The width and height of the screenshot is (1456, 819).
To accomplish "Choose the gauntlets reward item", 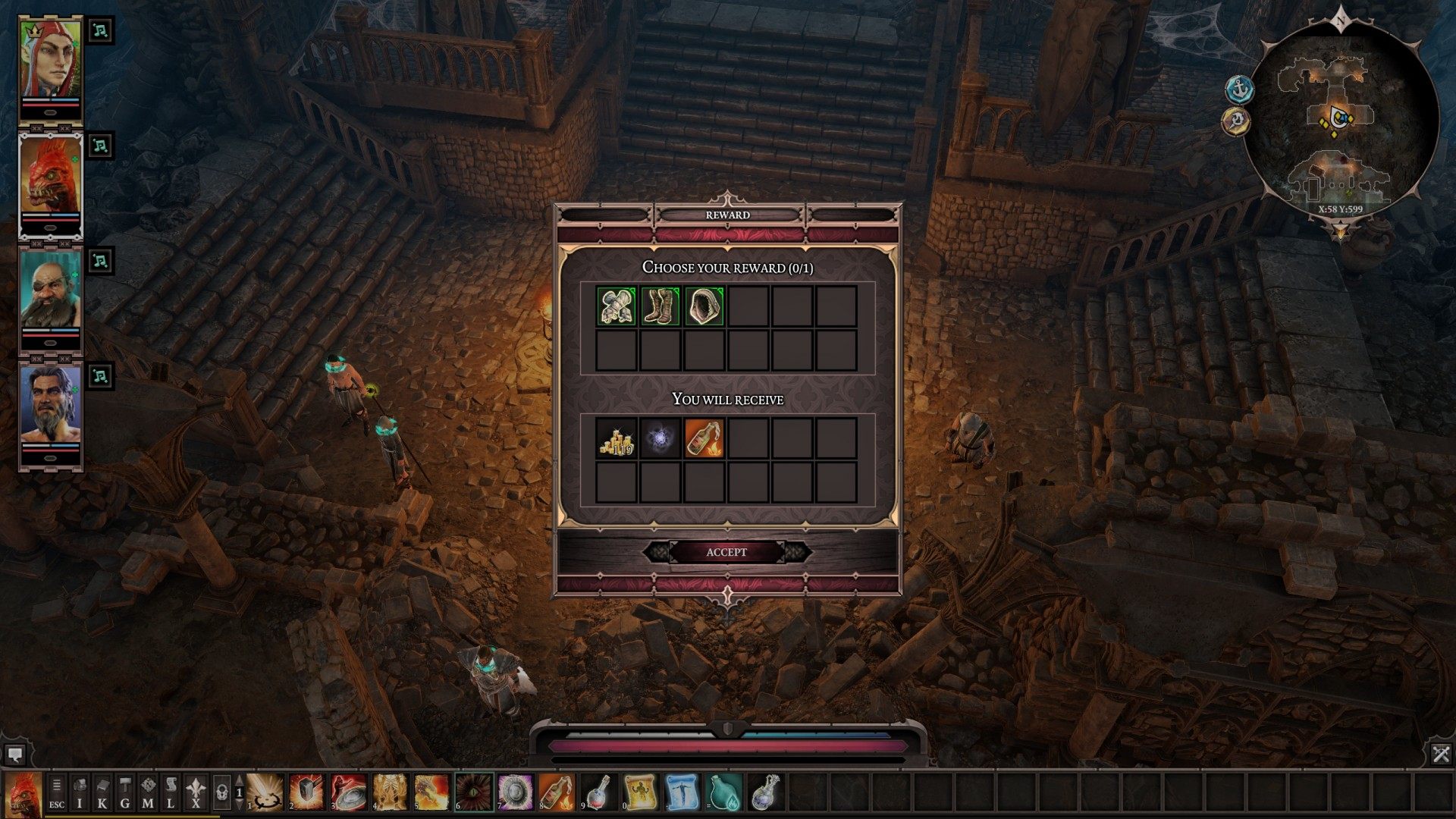I will tap(617, 306).
